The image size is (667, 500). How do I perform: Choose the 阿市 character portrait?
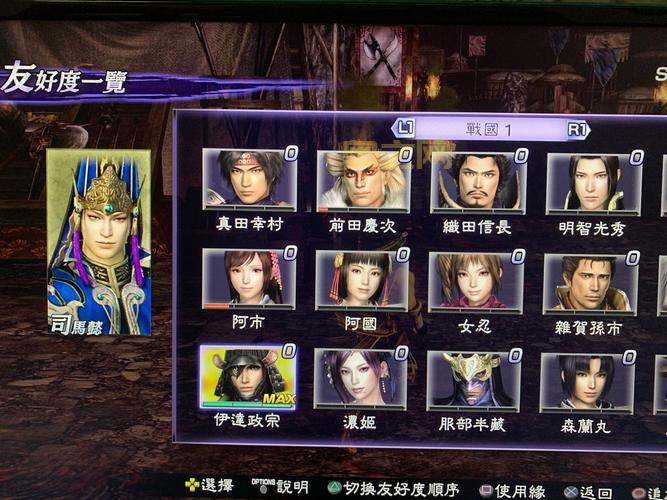[x=248, y=279]
